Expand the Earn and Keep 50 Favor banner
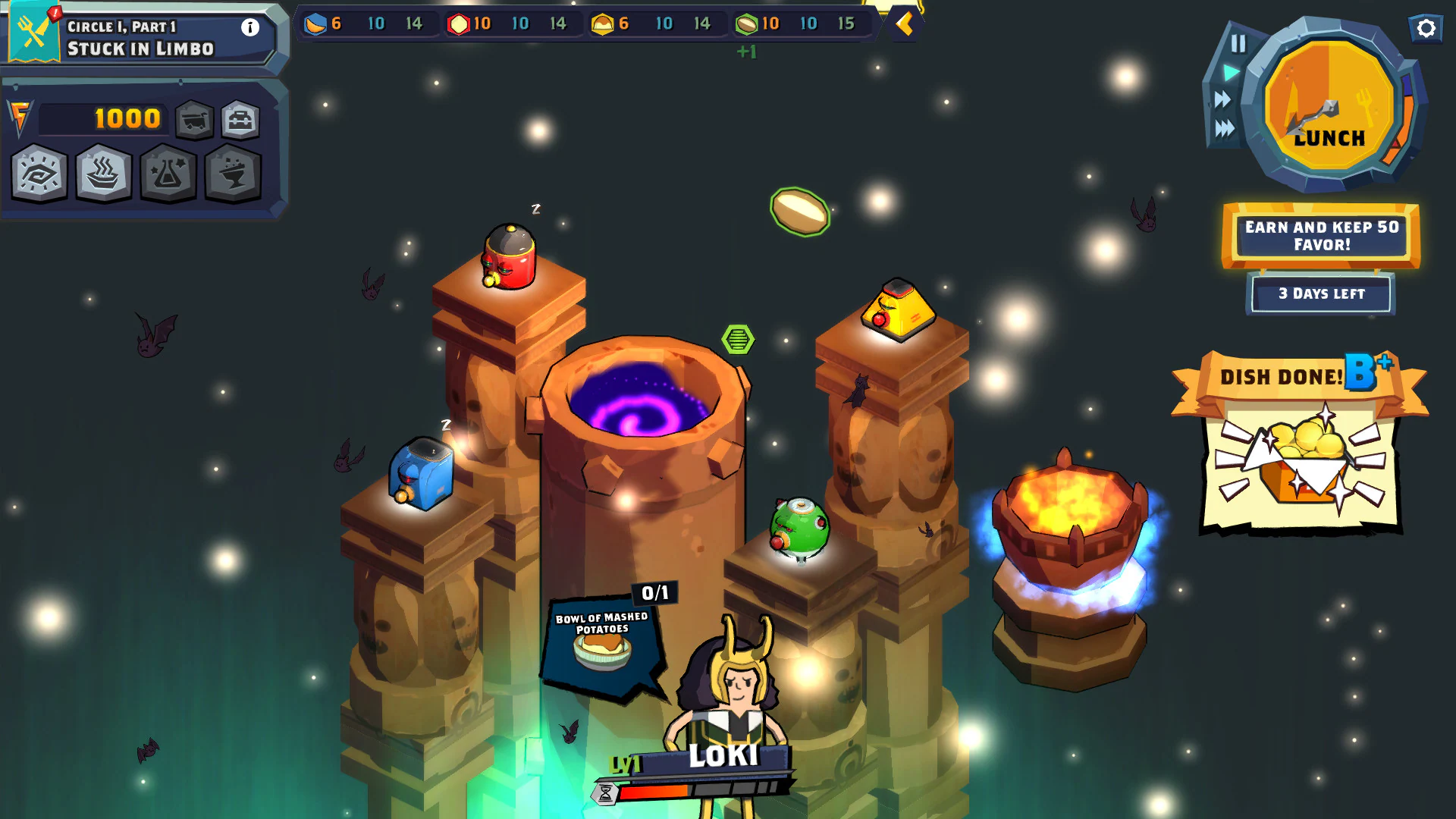1456x819 pixels. [x=1321, y=236]
